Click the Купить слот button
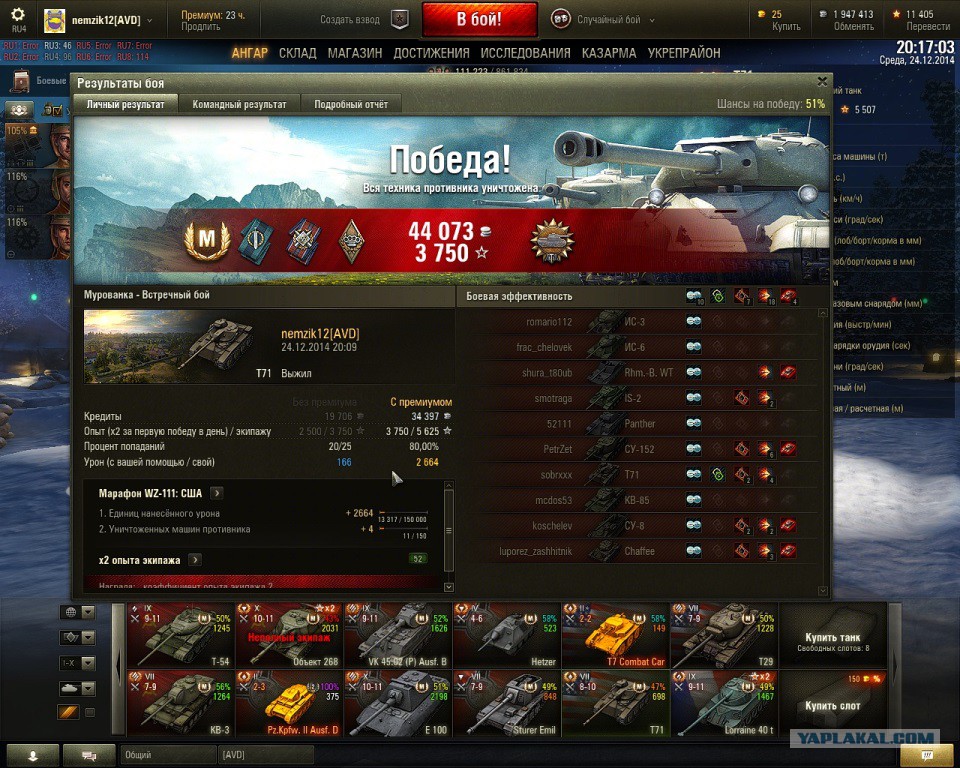The width and height of the screenshot is (960, 768). click(x=832, y=704)
